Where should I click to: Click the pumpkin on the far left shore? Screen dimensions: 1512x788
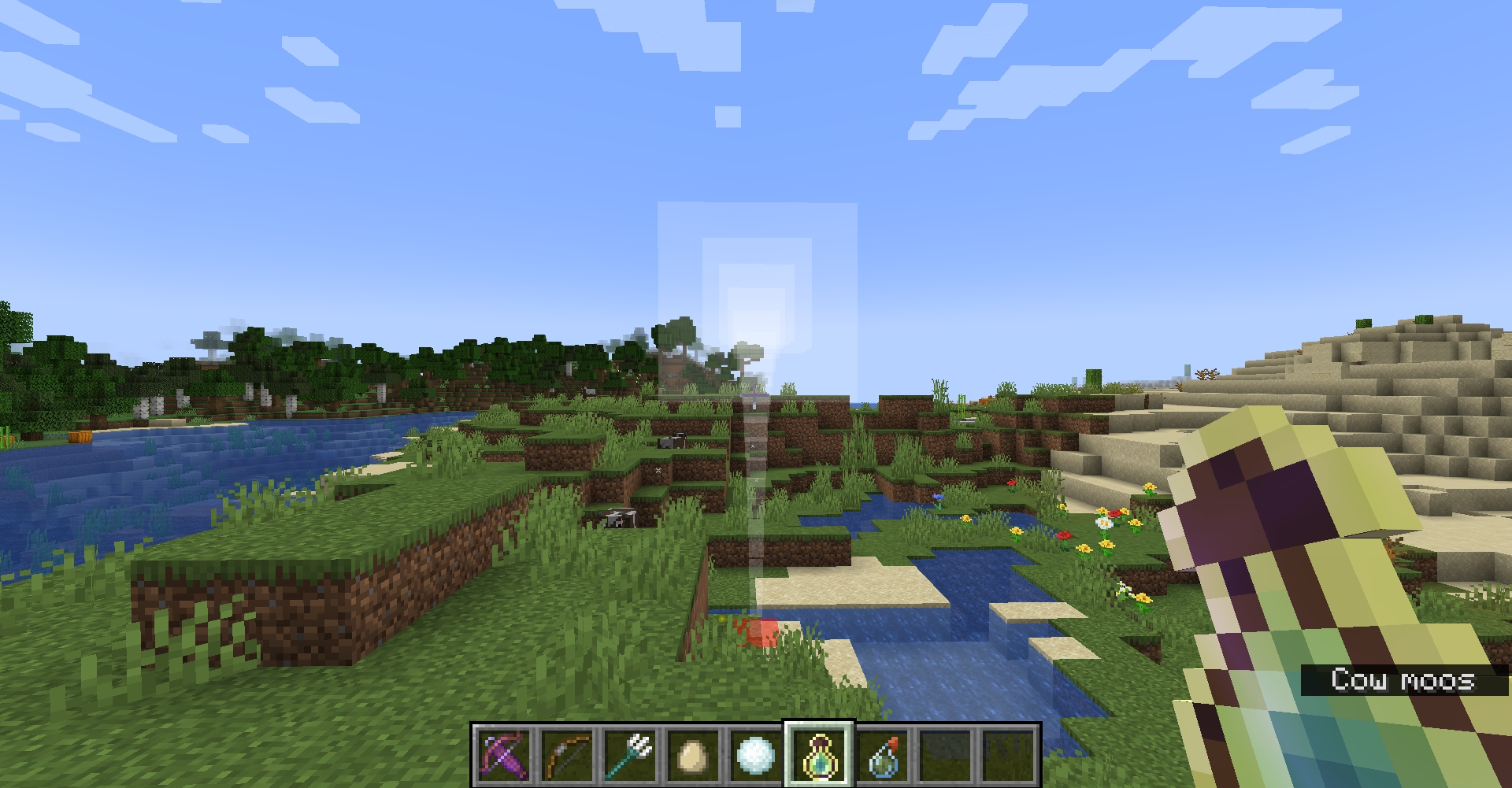pyautogui.click(x=79, y=438)
